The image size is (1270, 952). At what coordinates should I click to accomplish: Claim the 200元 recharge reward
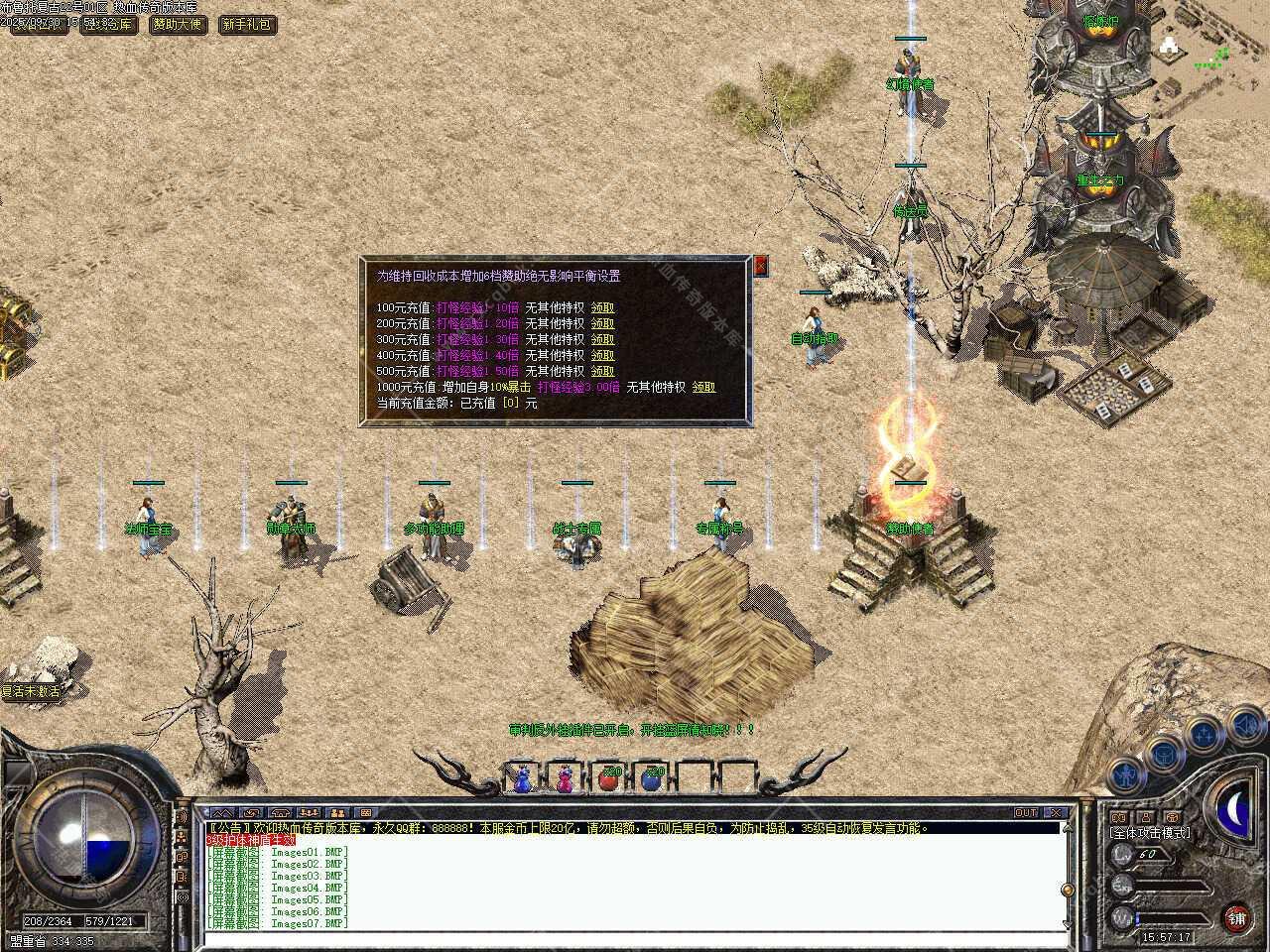click(602, 323)
